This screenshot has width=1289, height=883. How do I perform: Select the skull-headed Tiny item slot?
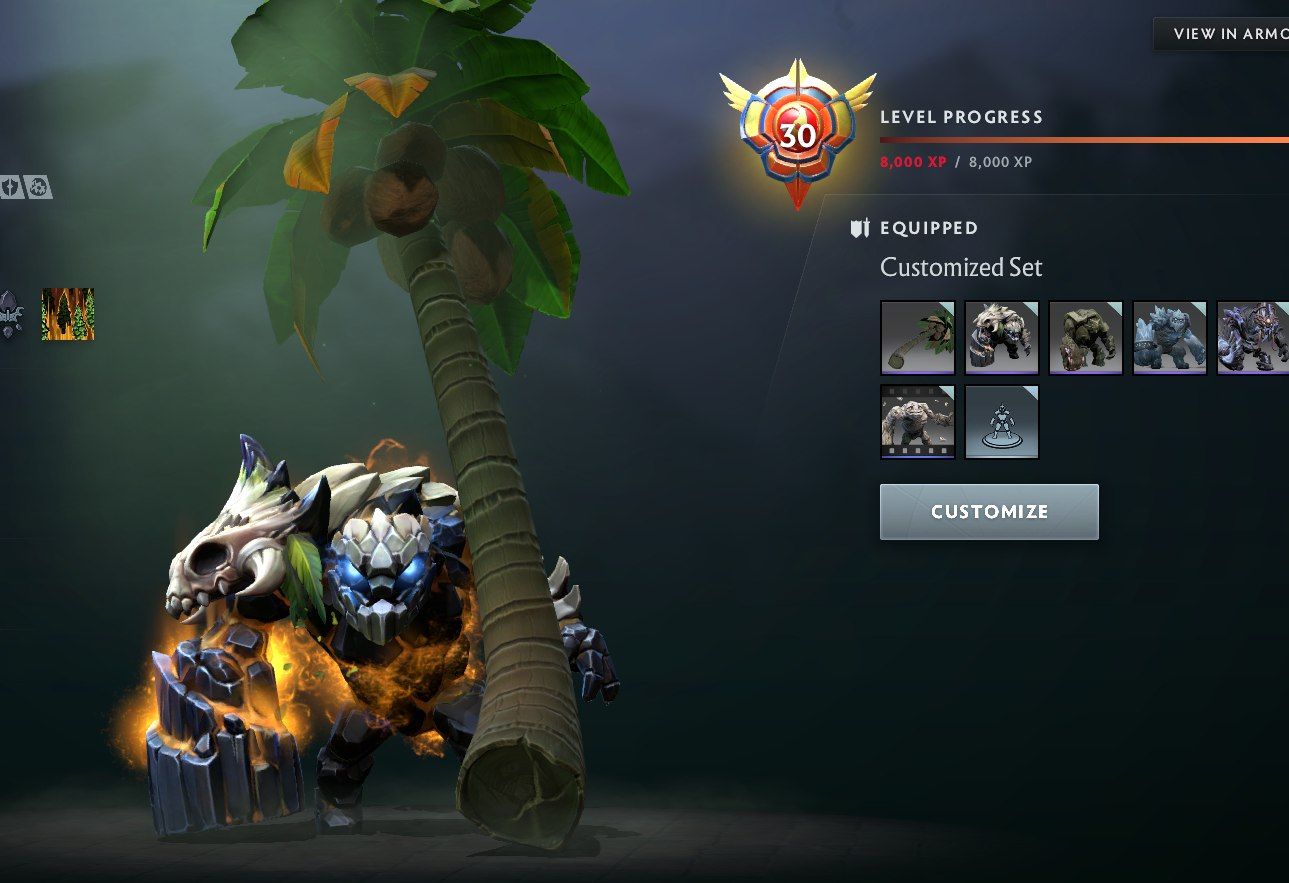coord(1001,337)
